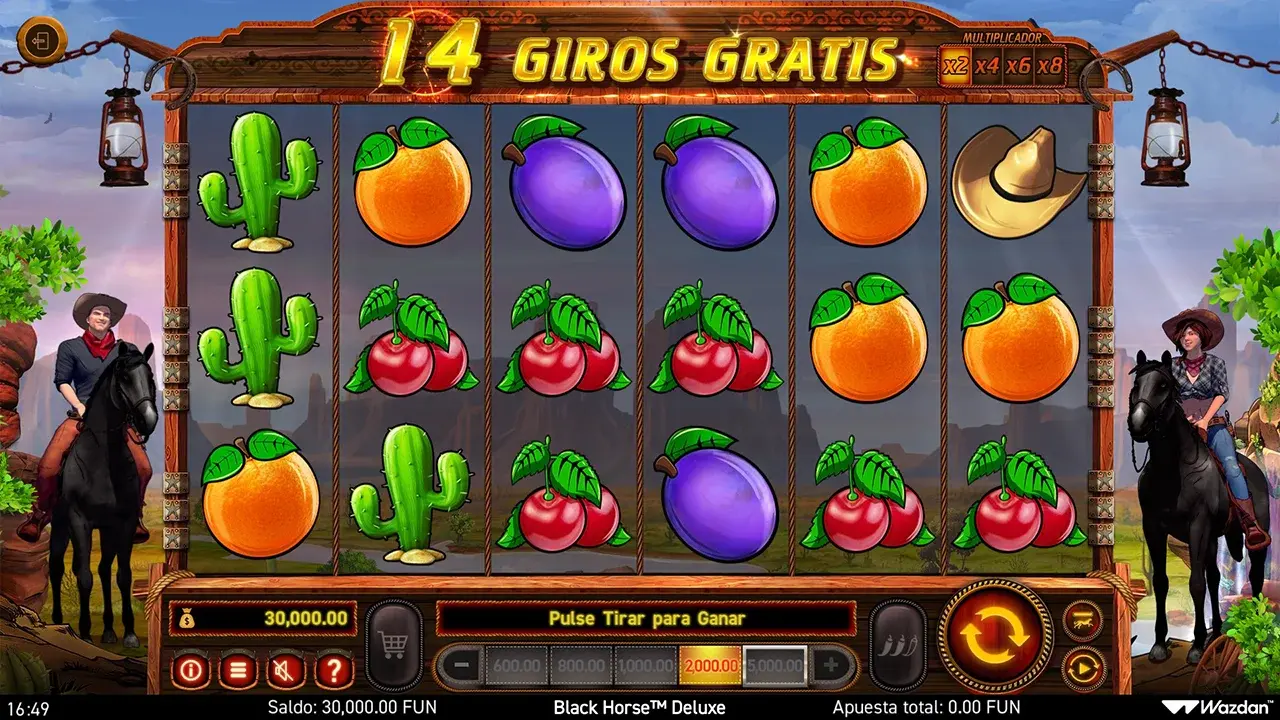1280x720 pixels.
Task: Open the three-line menu button
Action: [x=238, y=669]
